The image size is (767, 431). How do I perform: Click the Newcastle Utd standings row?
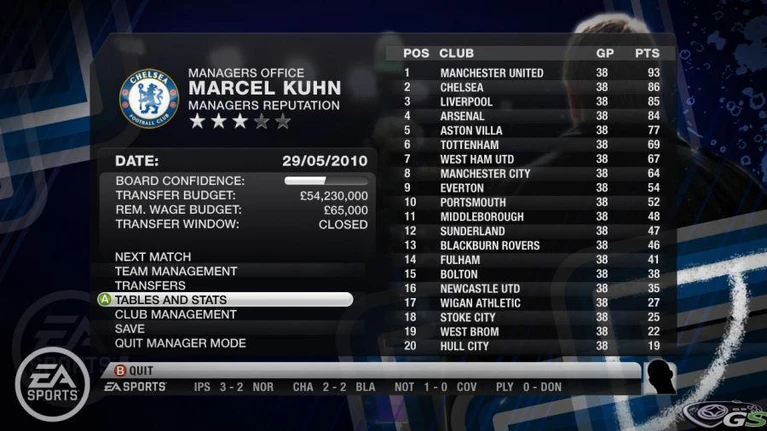(530, 289)
